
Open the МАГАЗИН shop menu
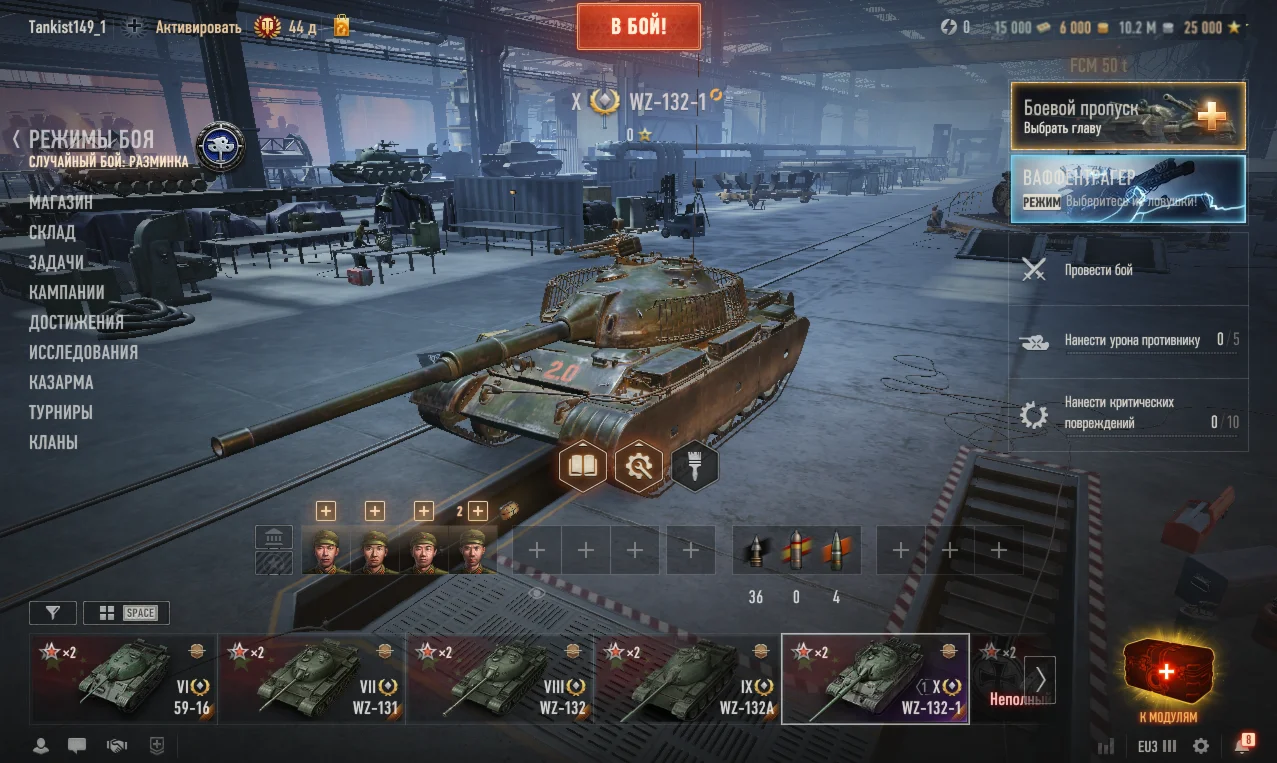point(61,202)
